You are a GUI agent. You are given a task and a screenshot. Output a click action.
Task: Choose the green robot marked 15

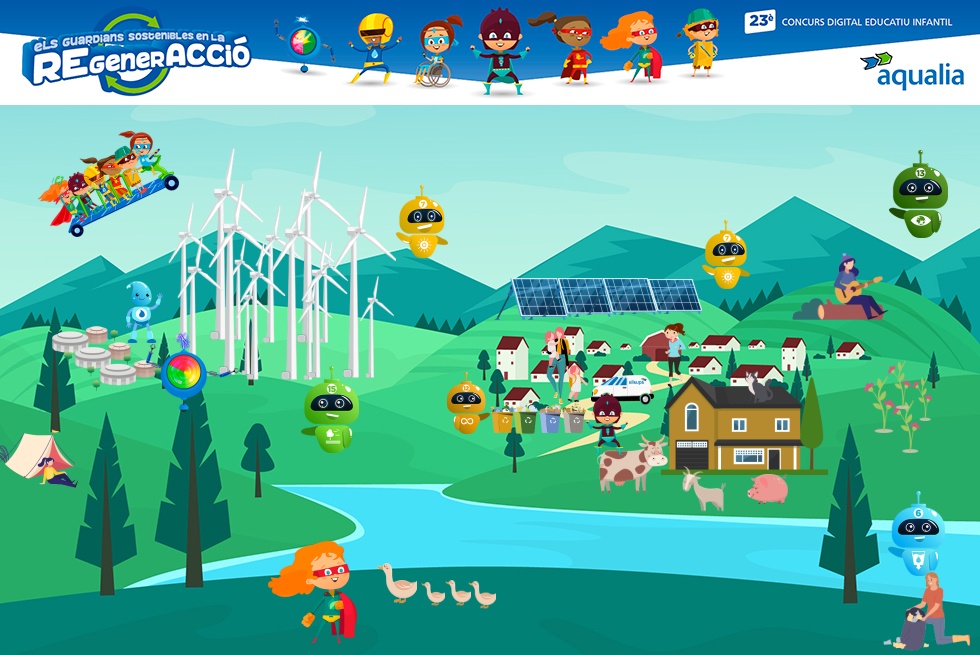[329, 412]
